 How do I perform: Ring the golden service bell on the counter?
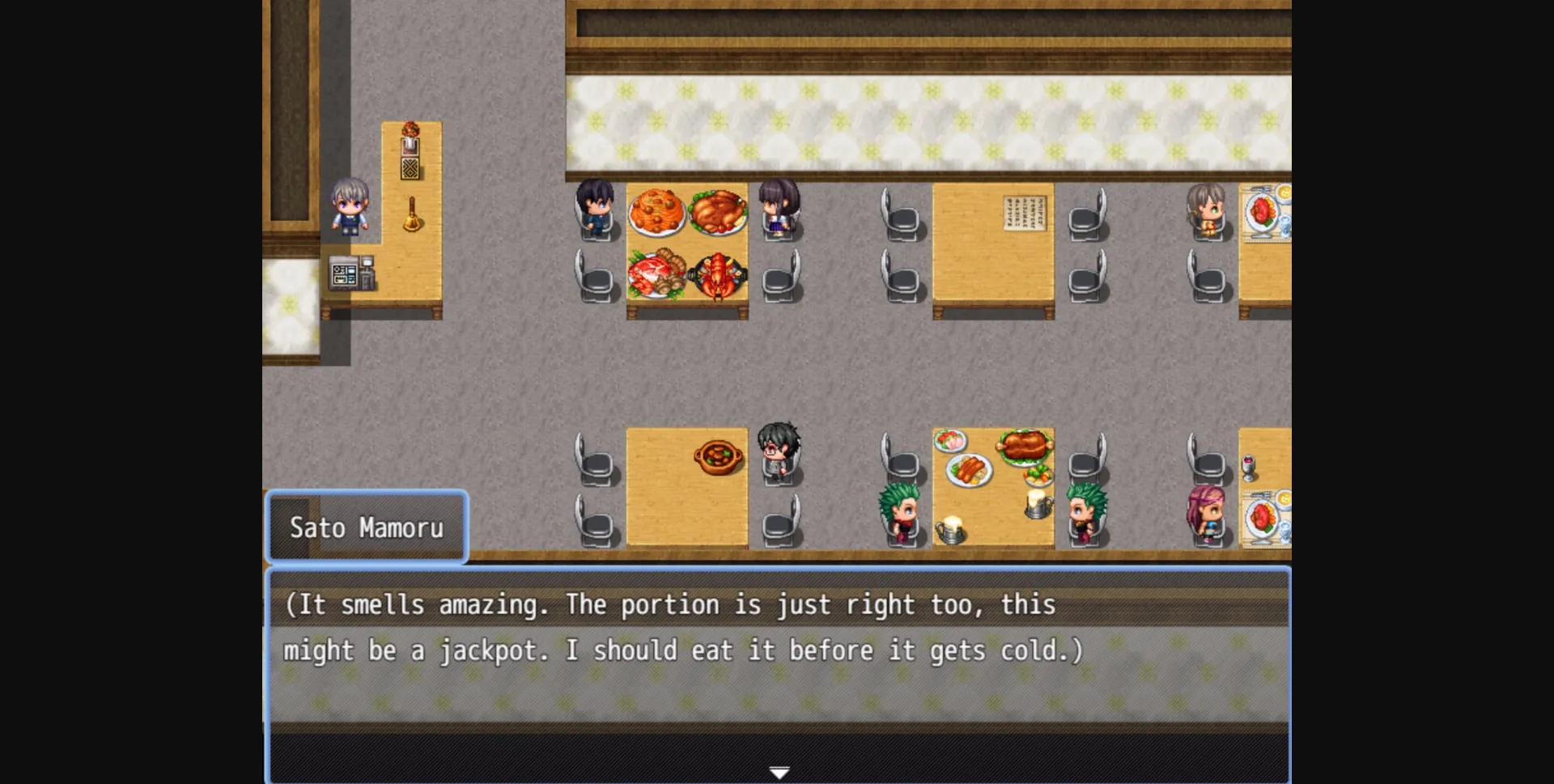[411, 214]
